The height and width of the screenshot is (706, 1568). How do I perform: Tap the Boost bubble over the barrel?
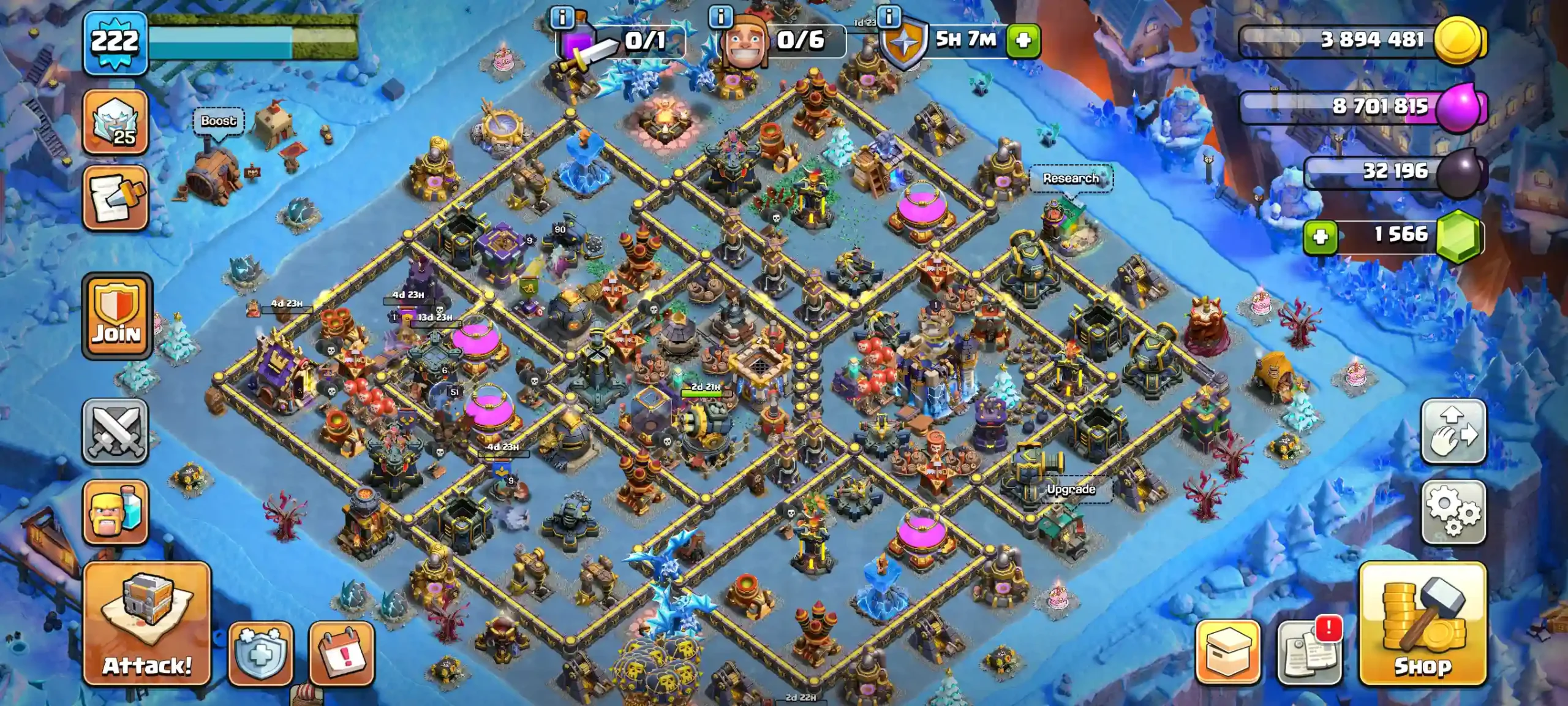pyautogui.click(x=219, y=121)
